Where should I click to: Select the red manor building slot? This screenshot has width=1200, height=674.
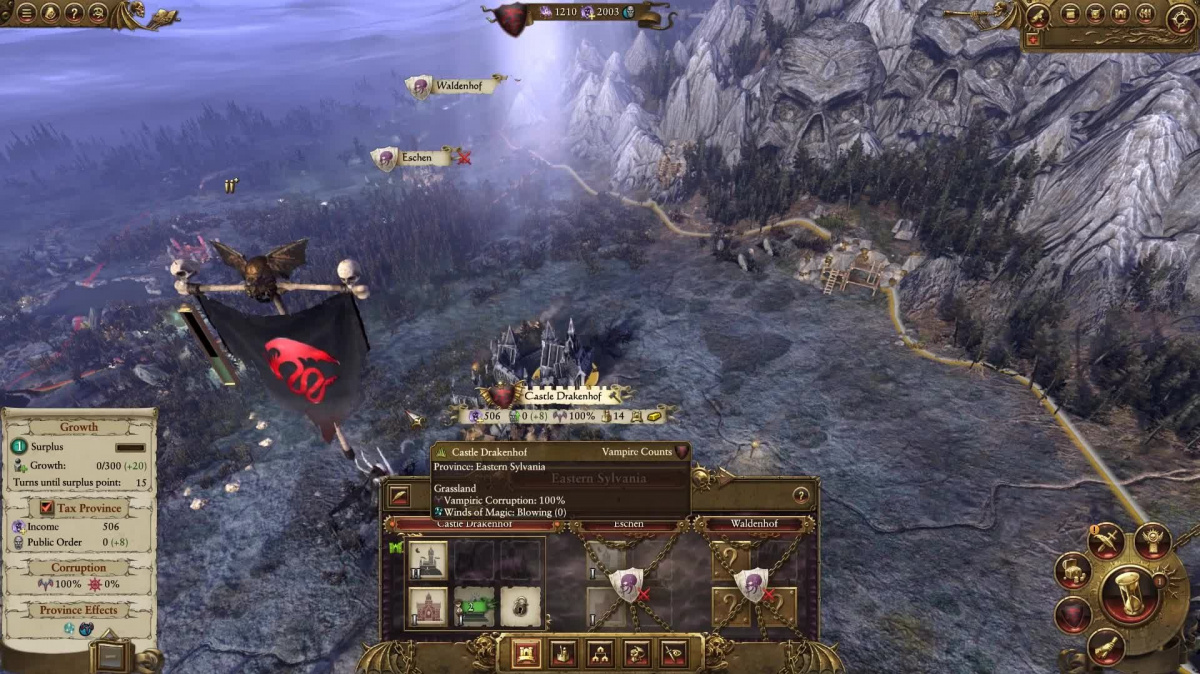tap(428, 606)
